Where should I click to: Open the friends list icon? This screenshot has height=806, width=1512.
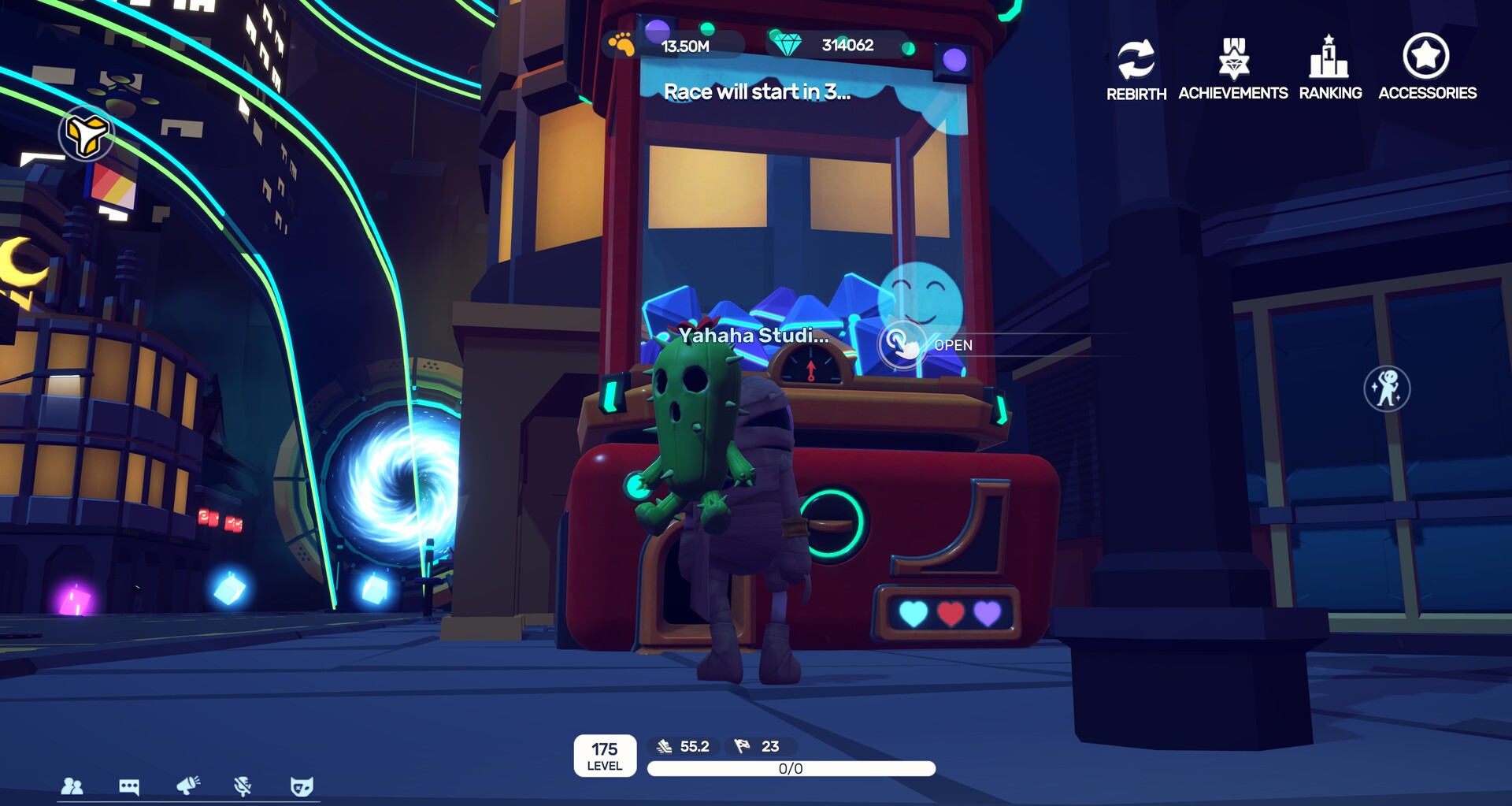pos(72,786)
